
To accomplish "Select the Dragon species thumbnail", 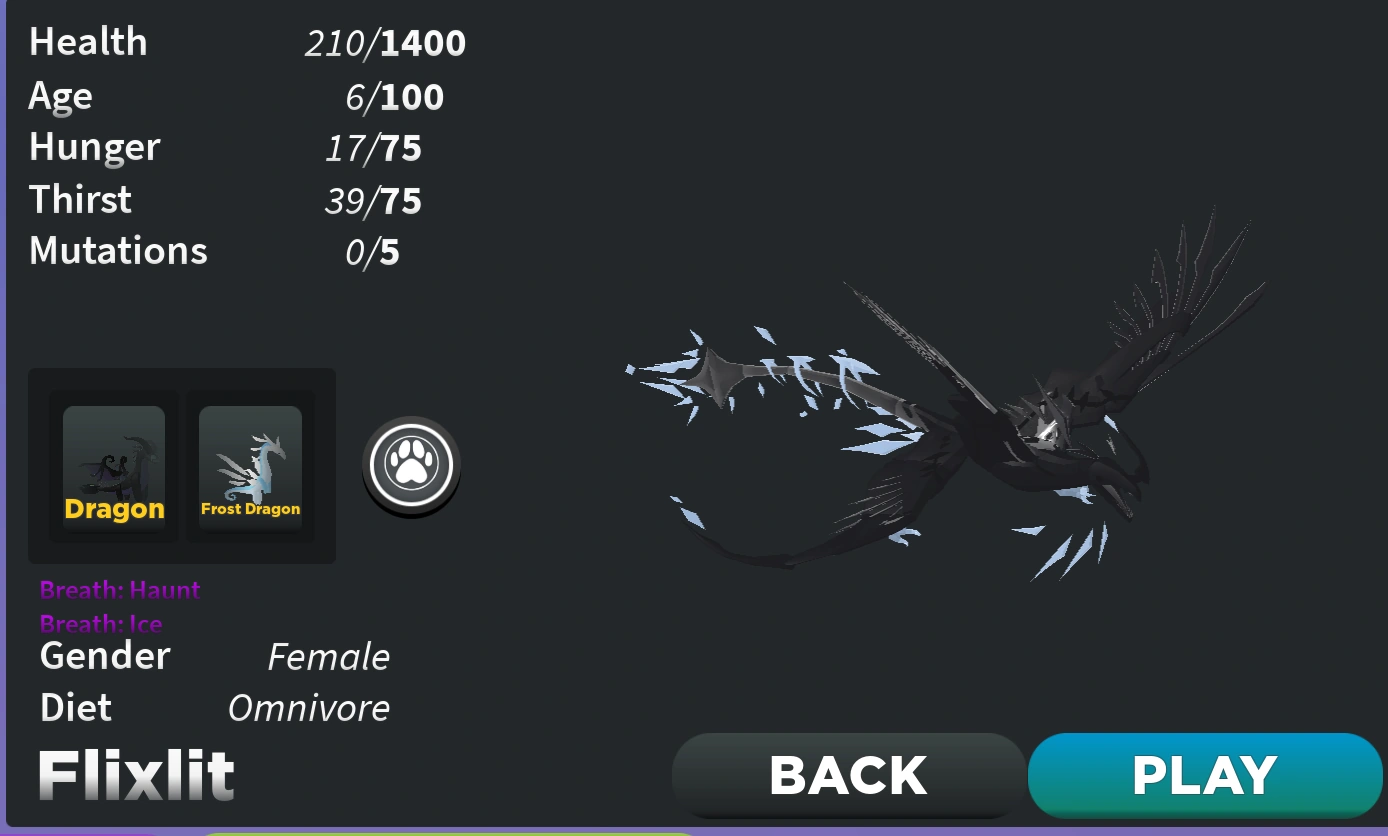I will tap(113, 465).
